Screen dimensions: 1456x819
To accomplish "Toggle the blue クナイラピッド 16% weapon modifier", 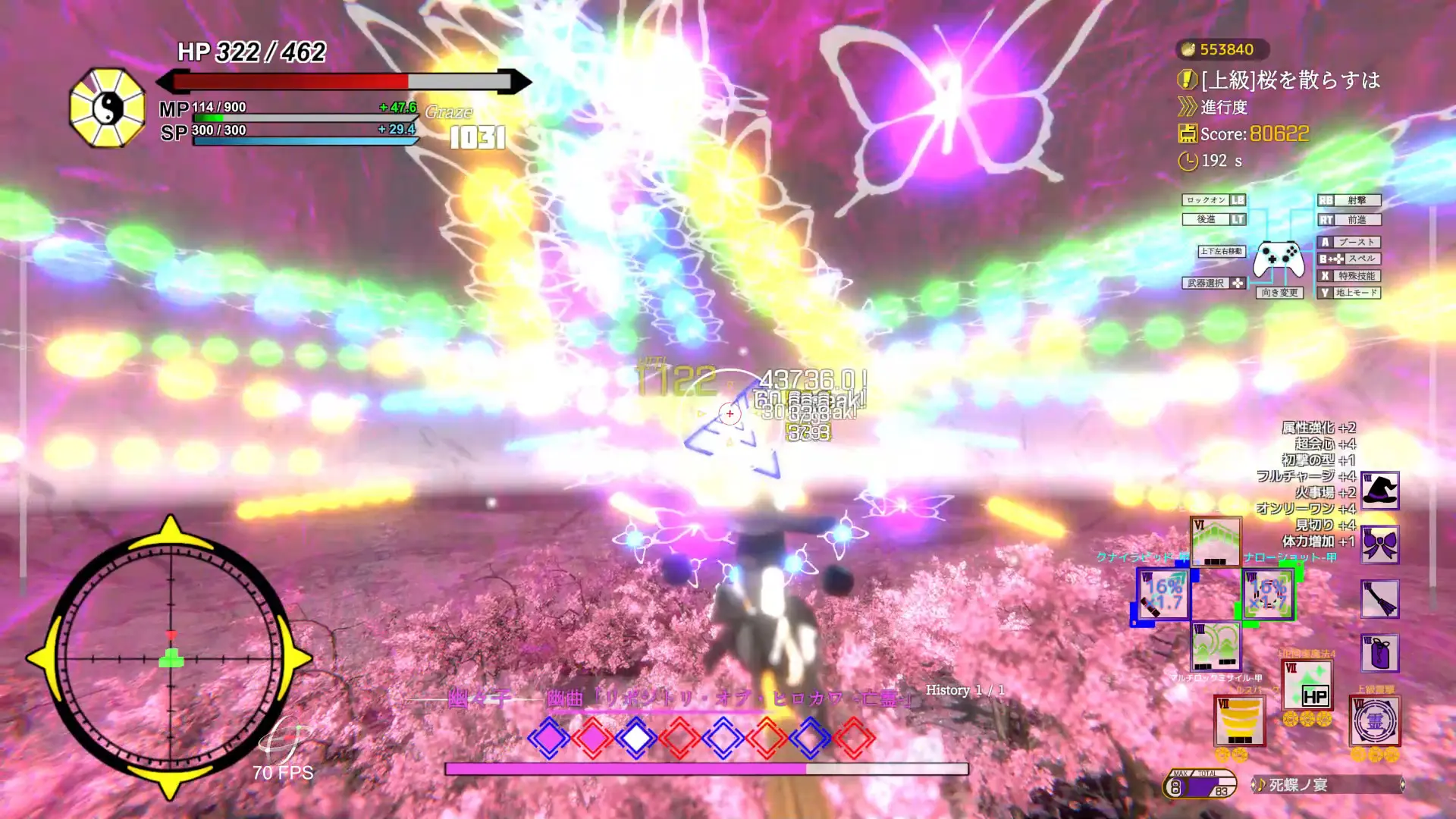I will coord(1163,594).
